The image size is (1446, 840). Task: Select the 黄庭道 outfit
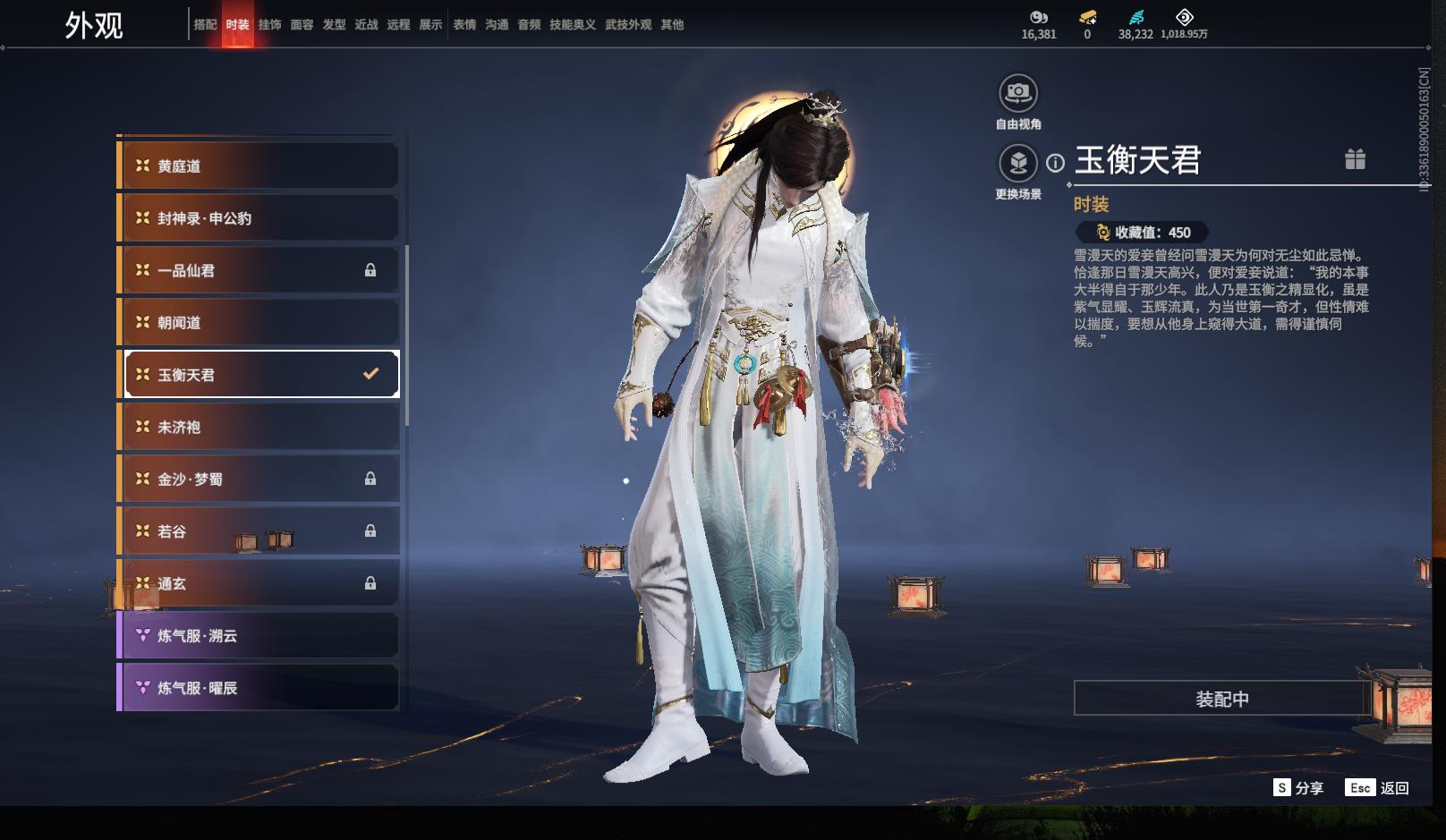[259, 166]
